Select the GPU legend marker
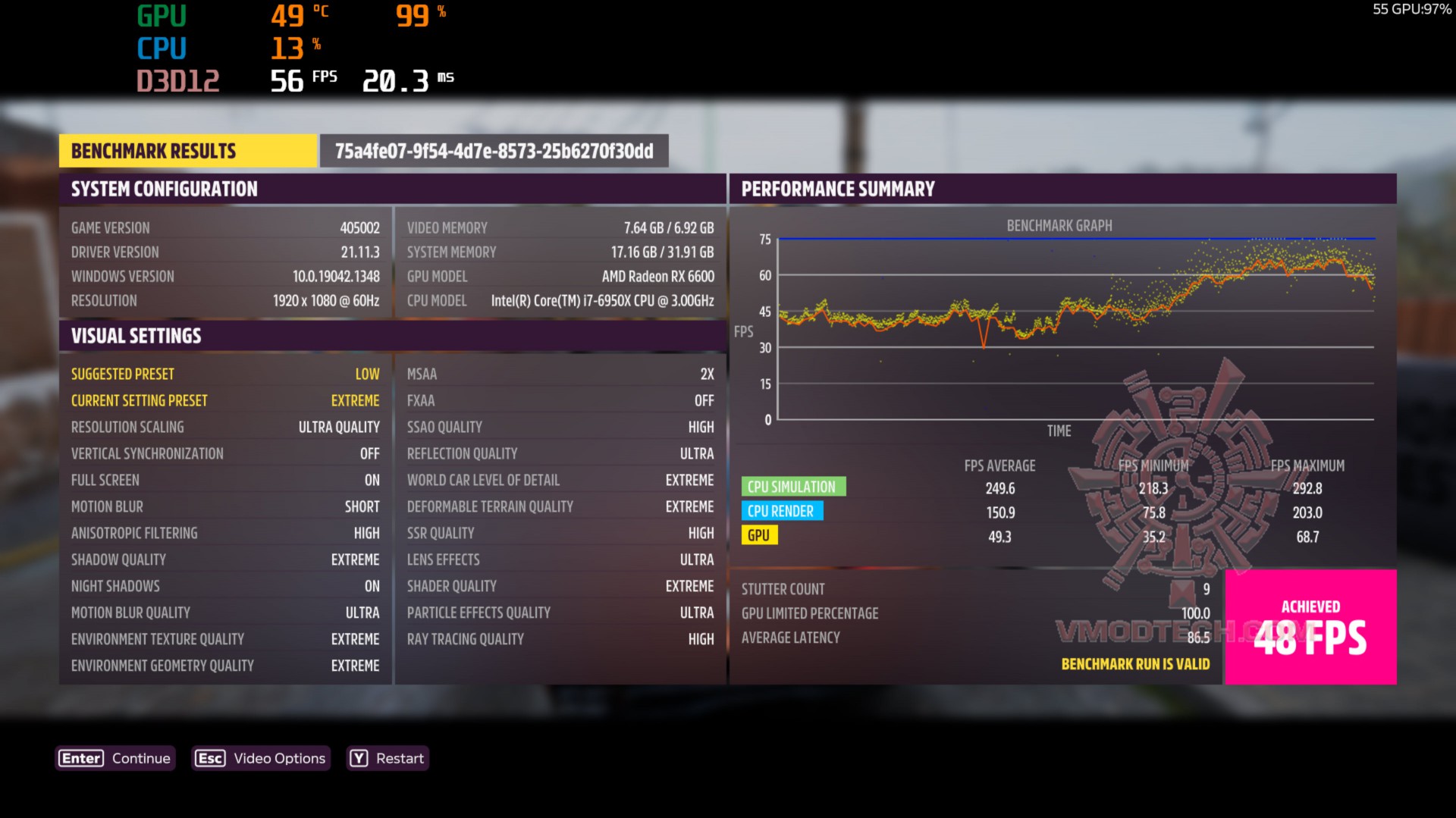This screenshot has width=1456, height=818. point(759,535)
